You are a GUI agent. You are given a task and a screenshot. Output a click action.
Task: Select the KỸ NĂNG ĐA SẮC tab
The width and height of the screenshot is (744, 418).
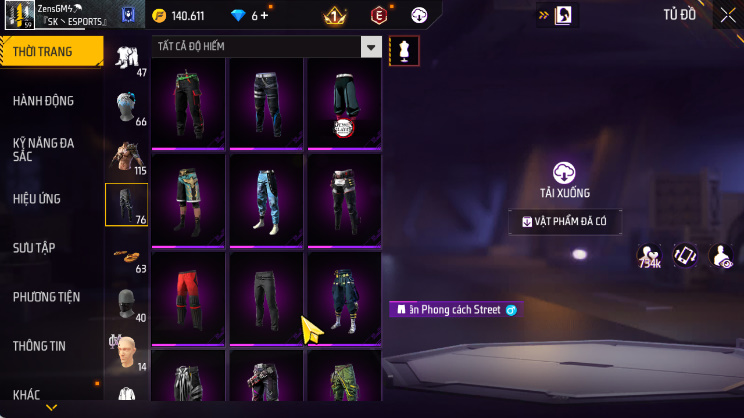coord(43,150)
